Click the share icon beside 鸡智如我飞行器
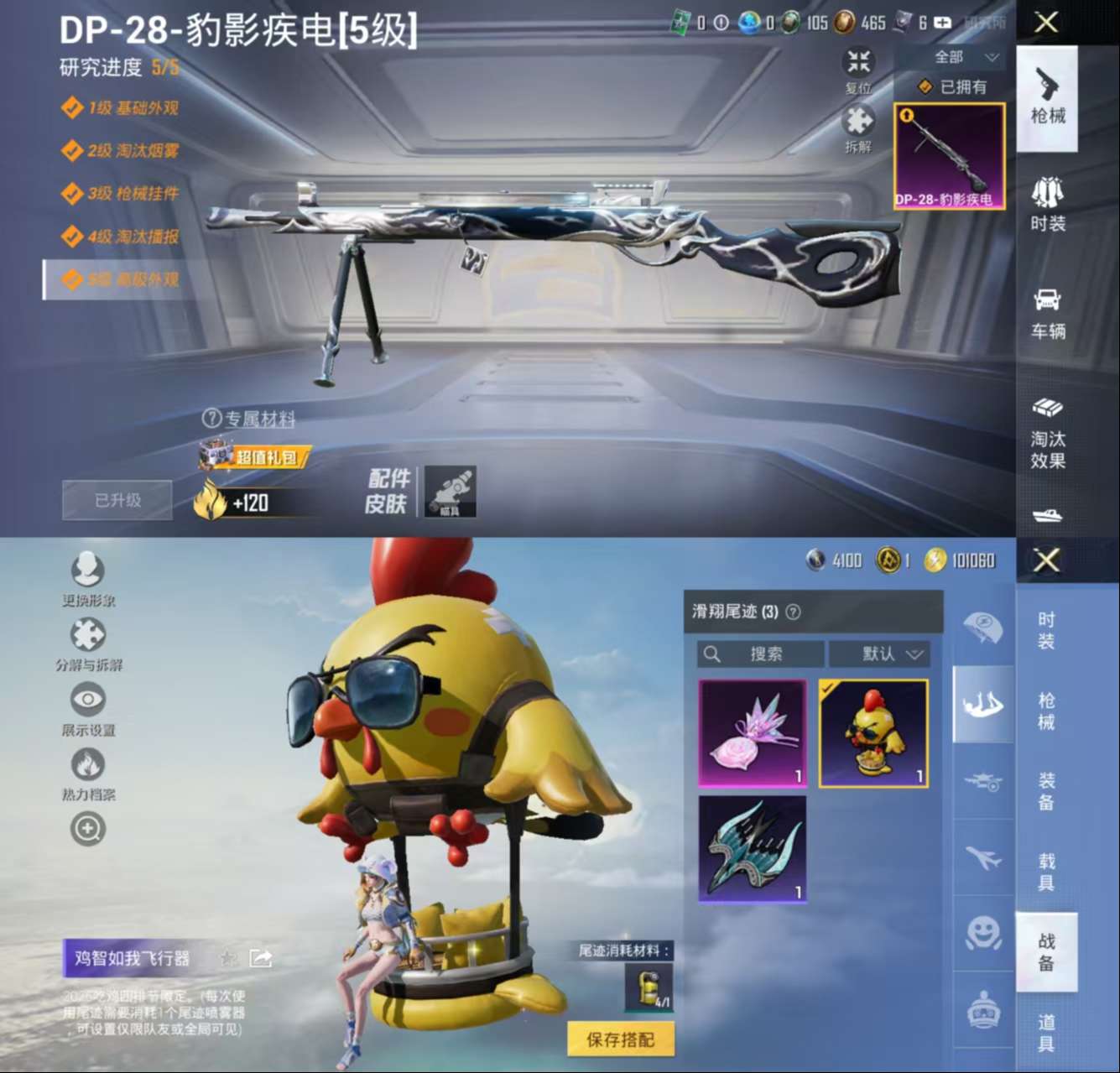 [x=261, y=956]
